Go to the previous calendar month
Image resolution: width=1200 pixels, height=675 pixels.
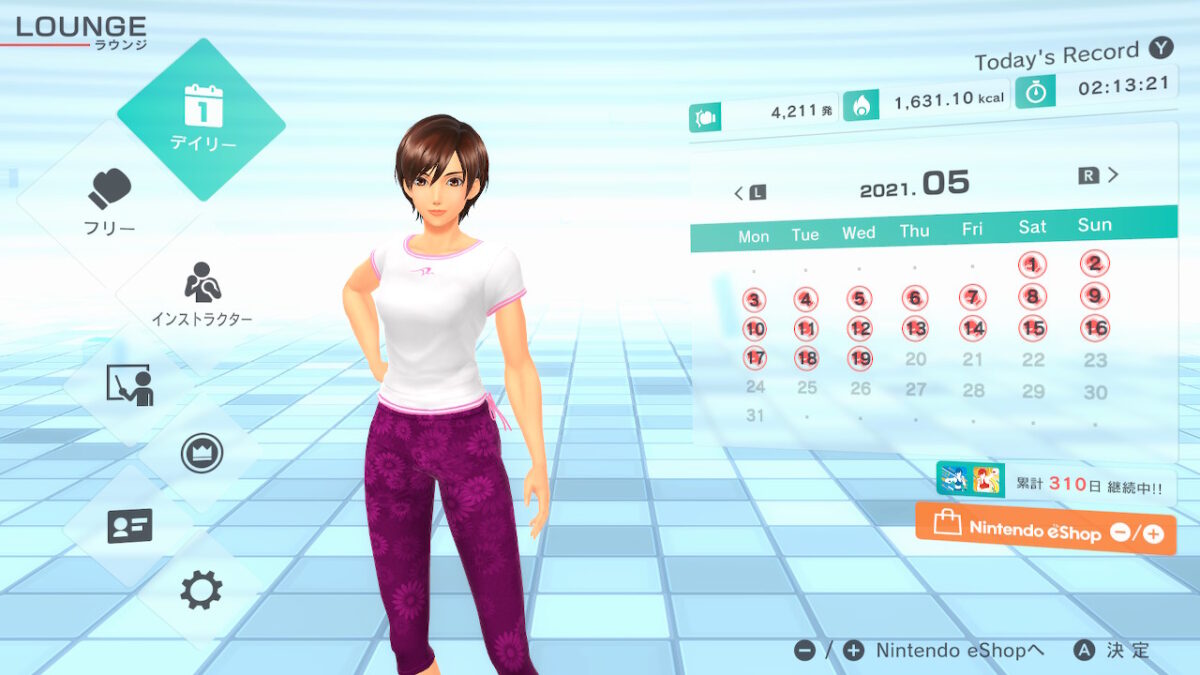pyautogui.click(x=749, y=191)
